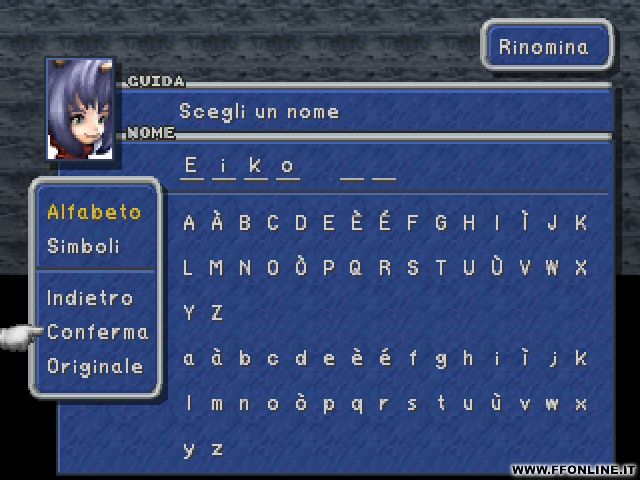Pick the lowercase letter p
The height and width of the screenshot is (480, 640).
coord(329,404)
